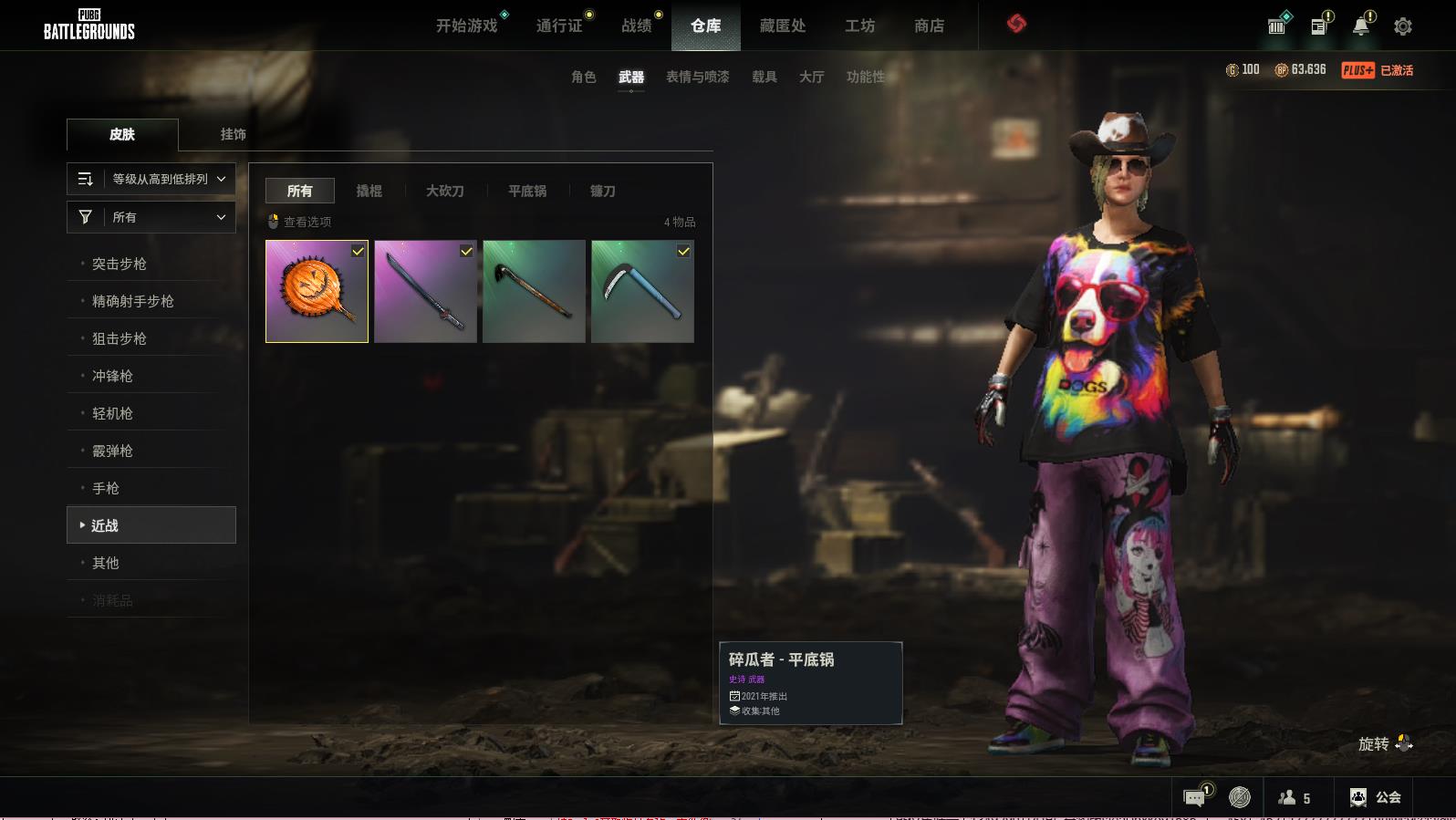Switch to the 表情与喷漆 sub-tab

(x=697, y=77)
